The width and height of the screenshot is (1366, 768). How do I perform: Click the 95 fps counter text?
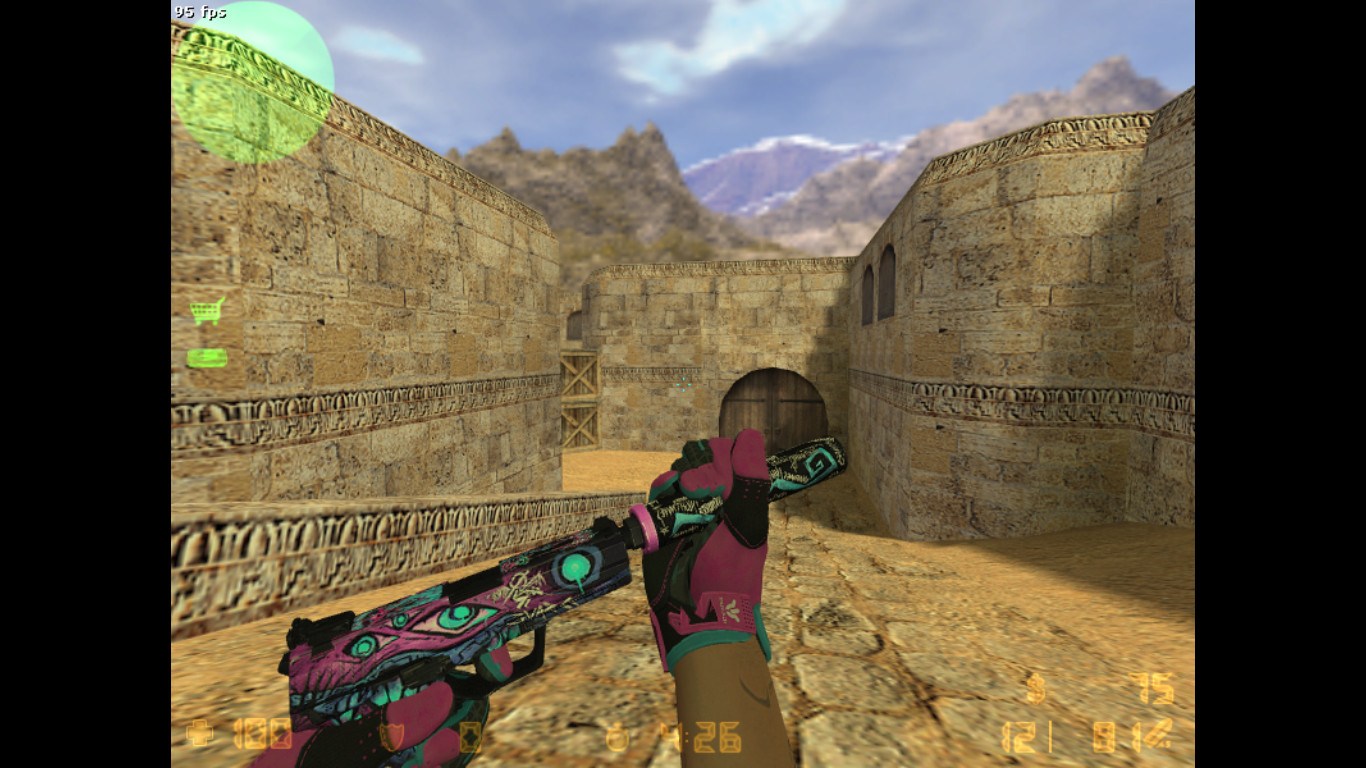pos(198,13)
